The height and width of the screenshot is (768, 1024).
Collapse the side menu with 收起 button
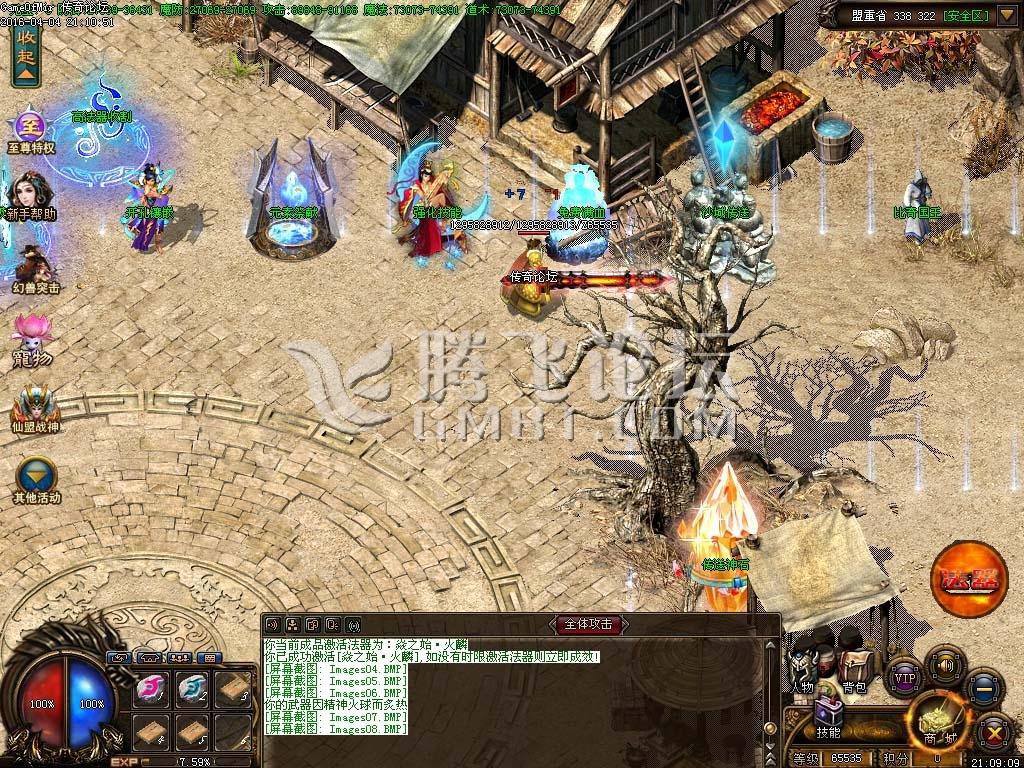[26, 57]
